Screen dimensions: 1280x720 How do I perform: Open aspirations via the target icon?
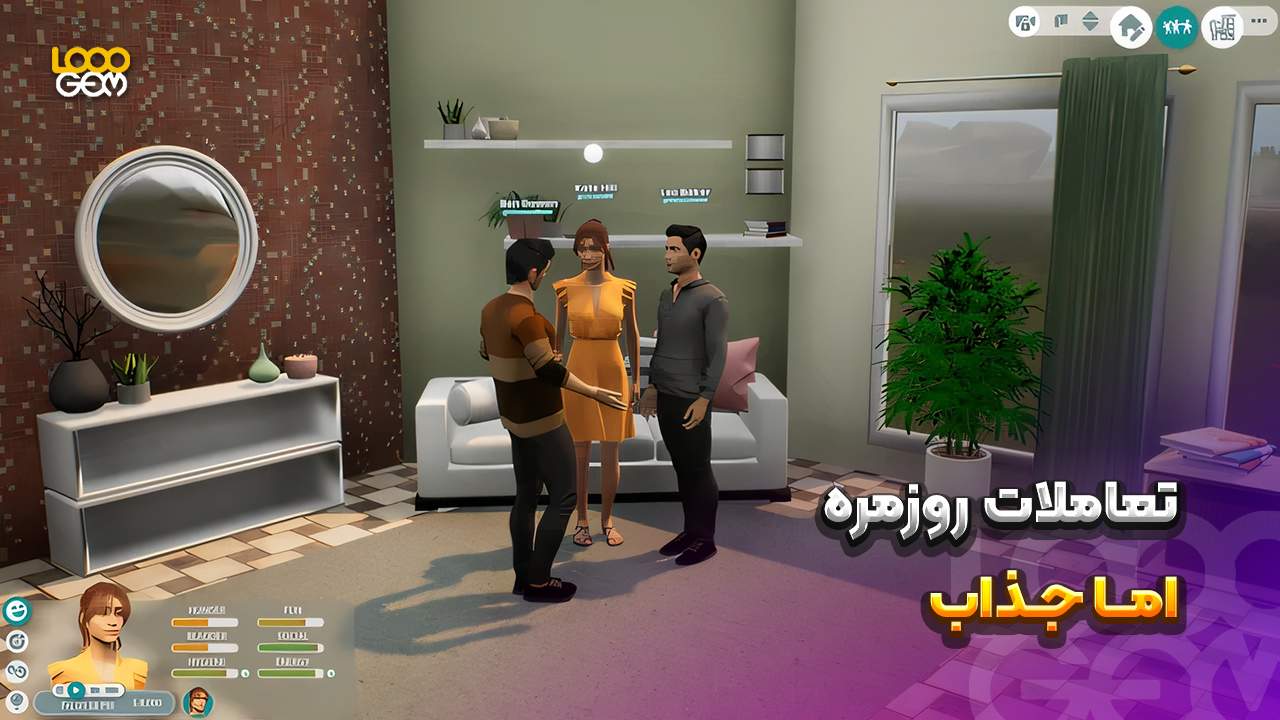tap(18, 640)
